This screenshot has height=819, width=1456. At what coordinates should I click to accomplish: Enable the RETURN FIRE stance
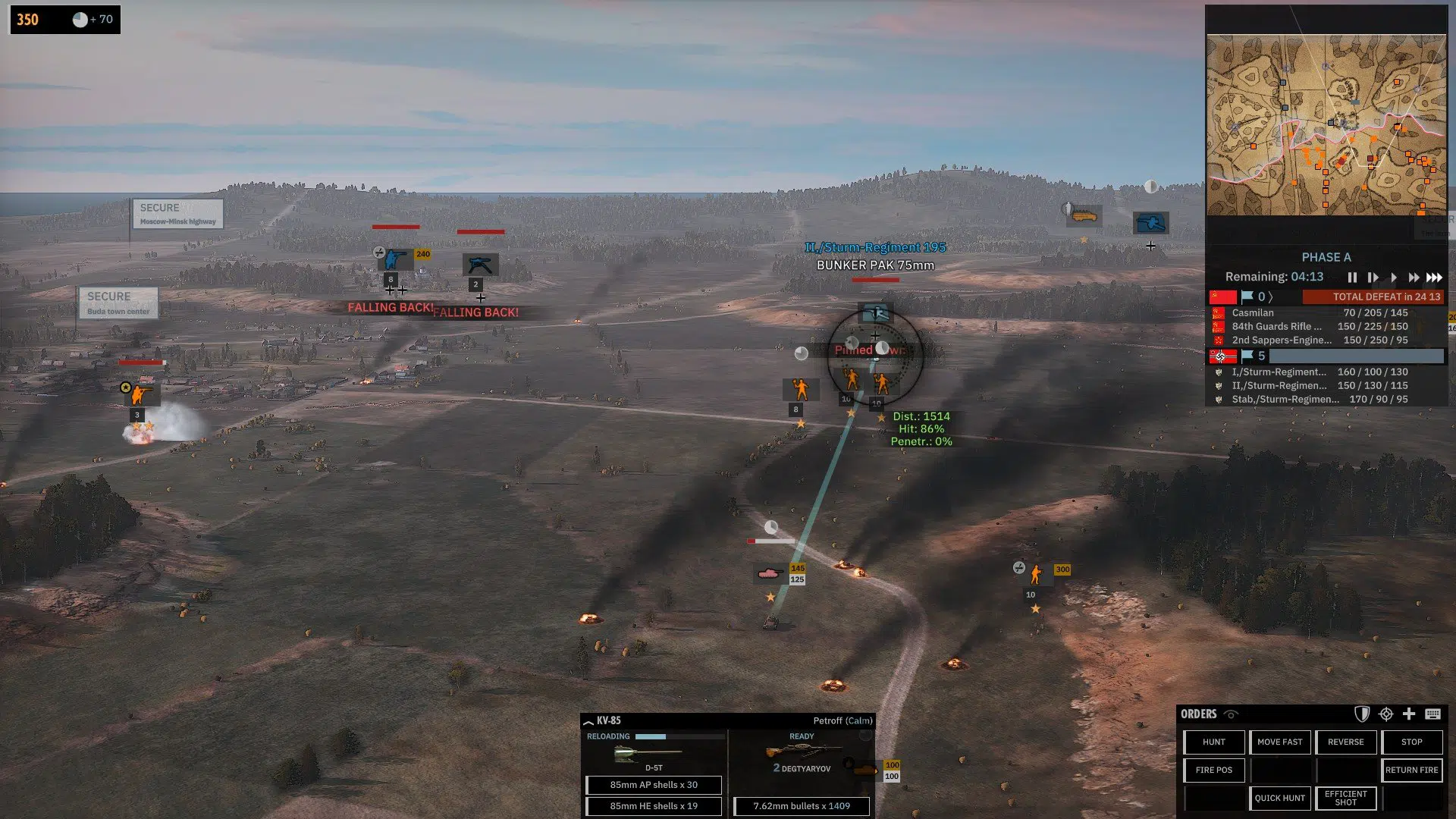(x=1411, y=770)
